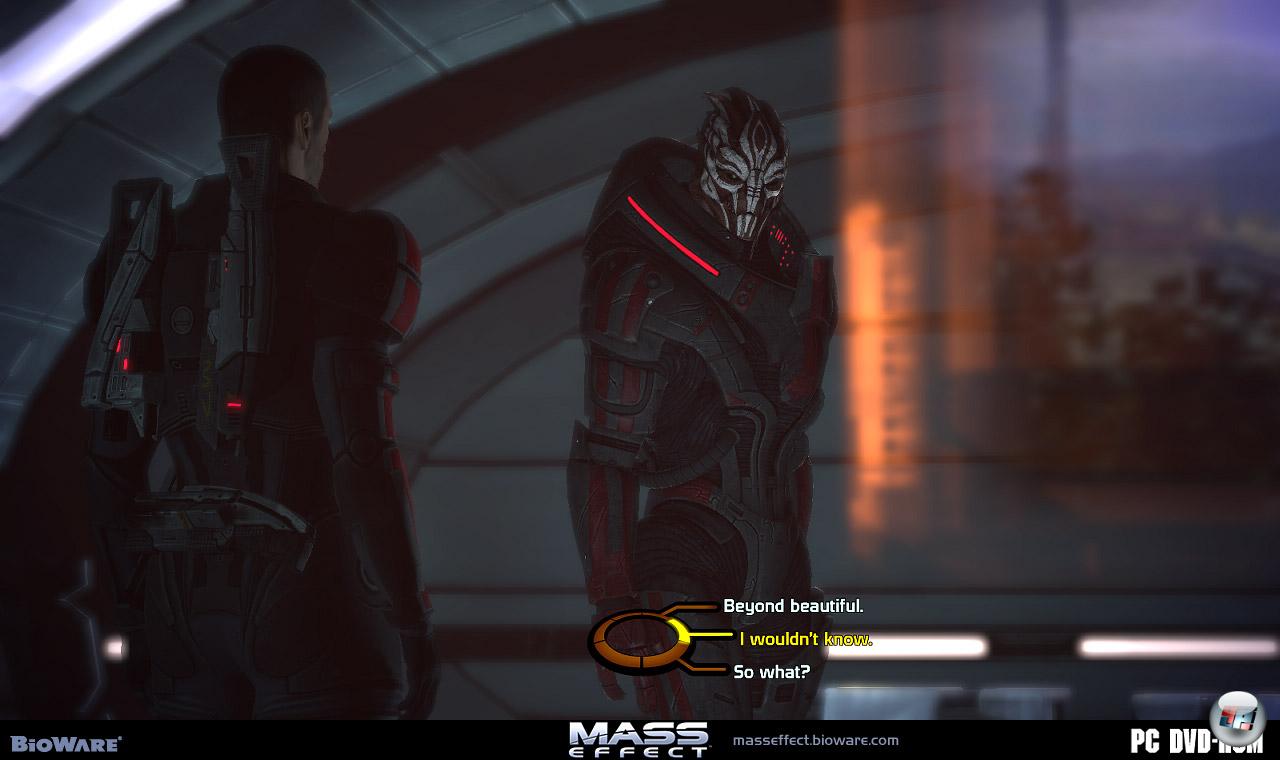Choose the "Beyond beautiful." reply
This screenshot has height=760, width=1280.
[793, 606]
